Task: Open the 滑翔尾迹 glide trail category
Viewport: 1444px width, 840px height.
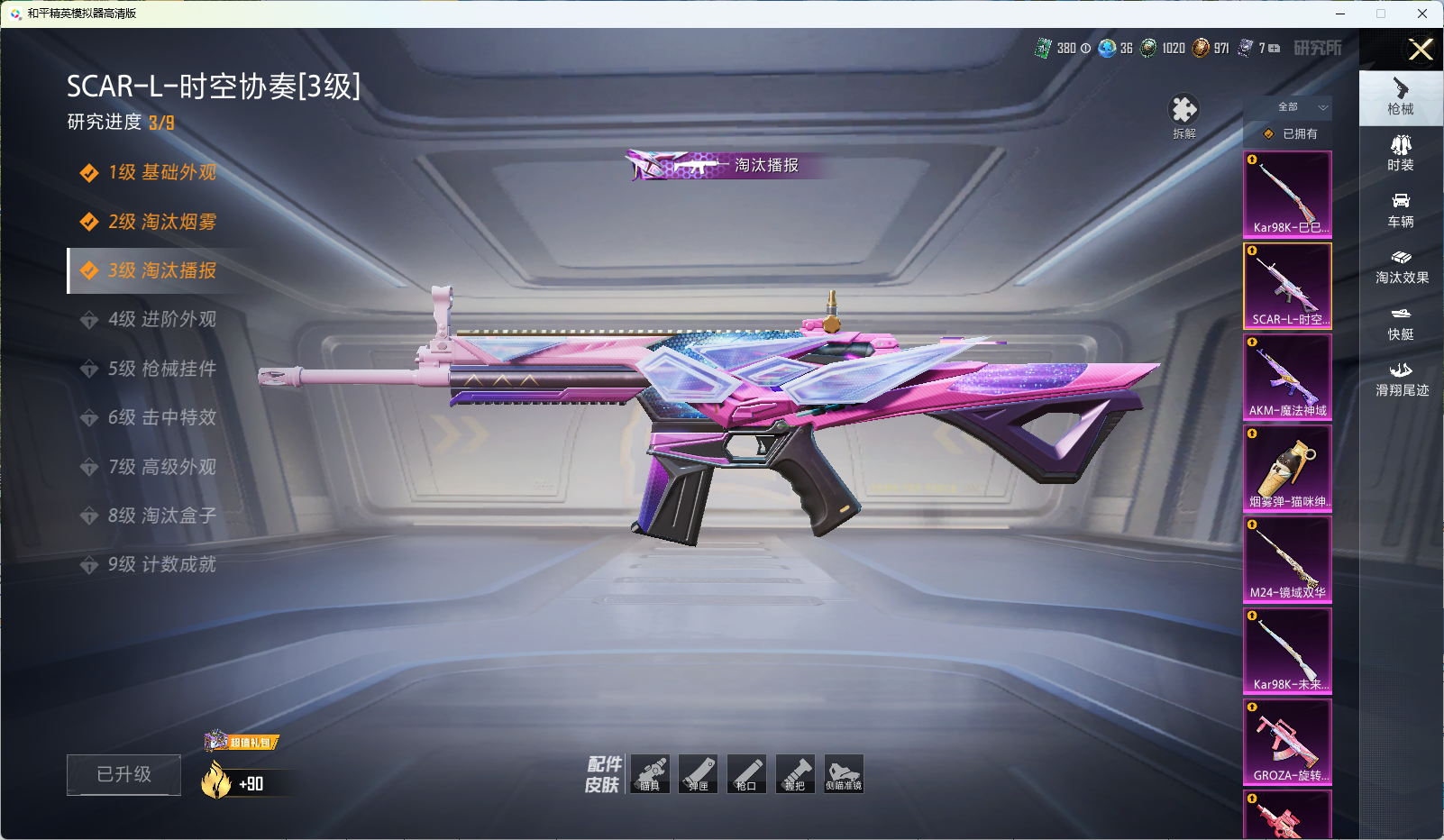Action: tap(1401, 379)
